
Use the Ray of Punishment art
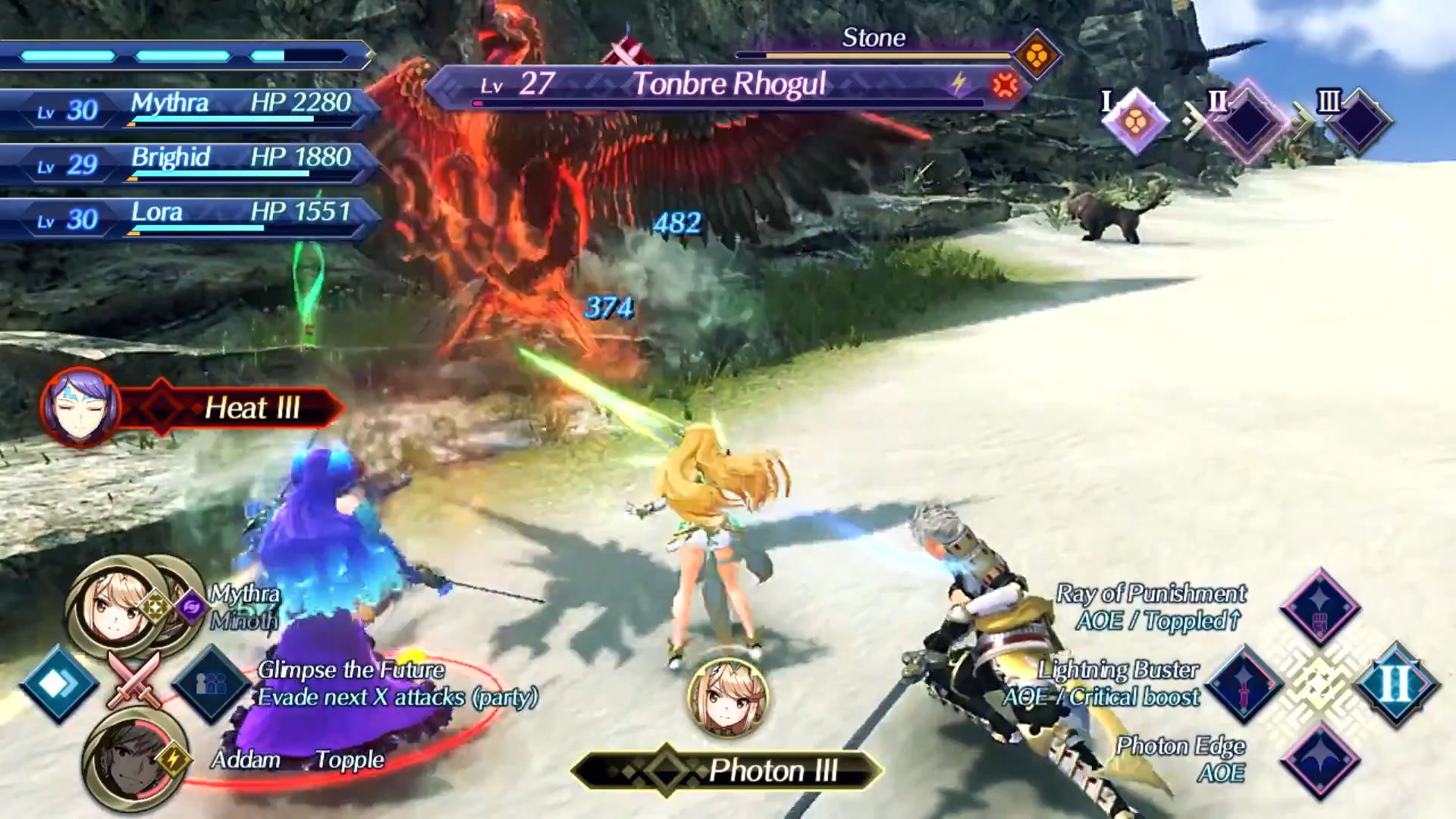click(1319, 607)
